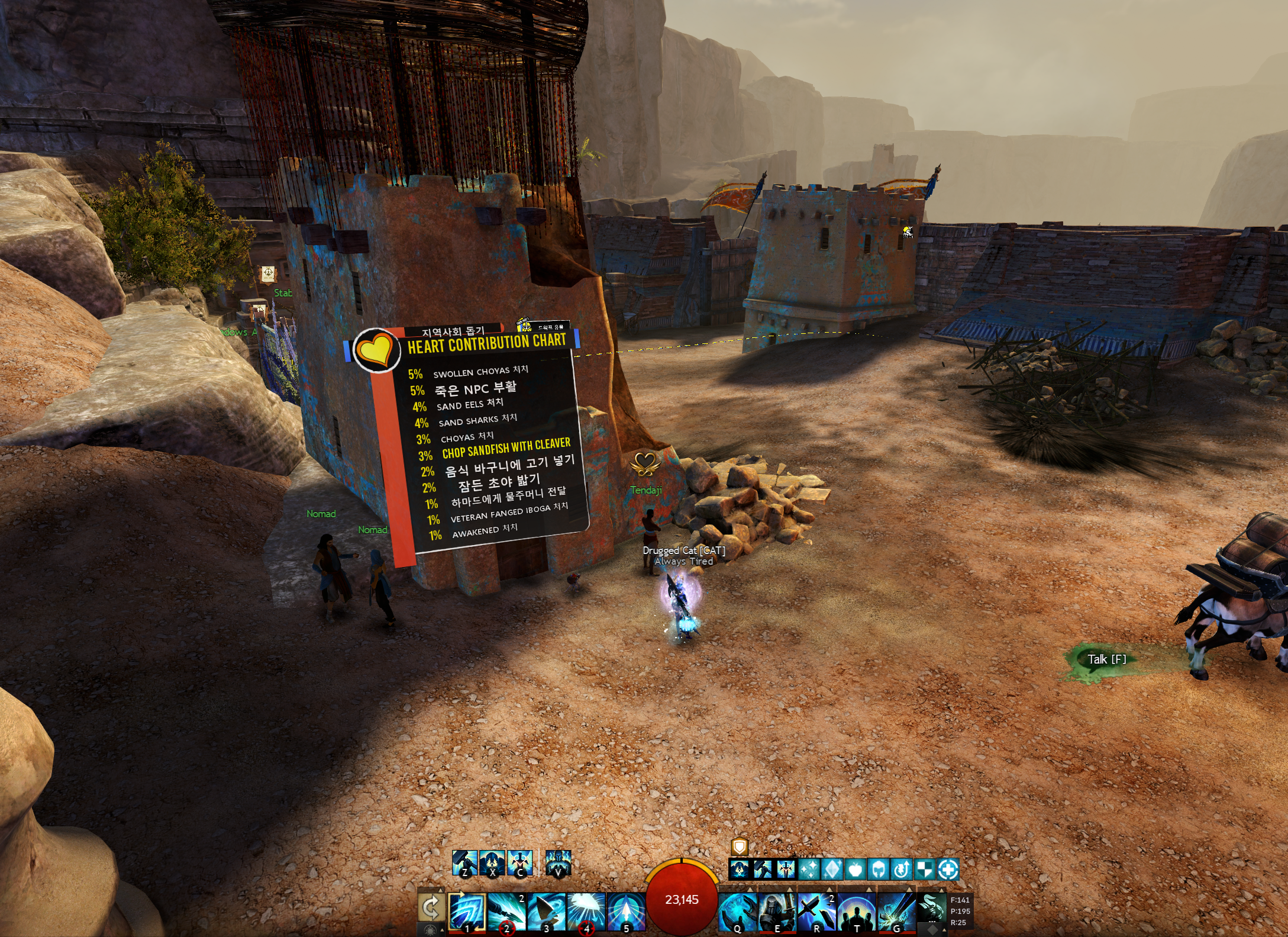Use the armored figure profession skill on V
Image resolution: width=1288 pixels, height=937 pixels.
click(x=558, y=863)
